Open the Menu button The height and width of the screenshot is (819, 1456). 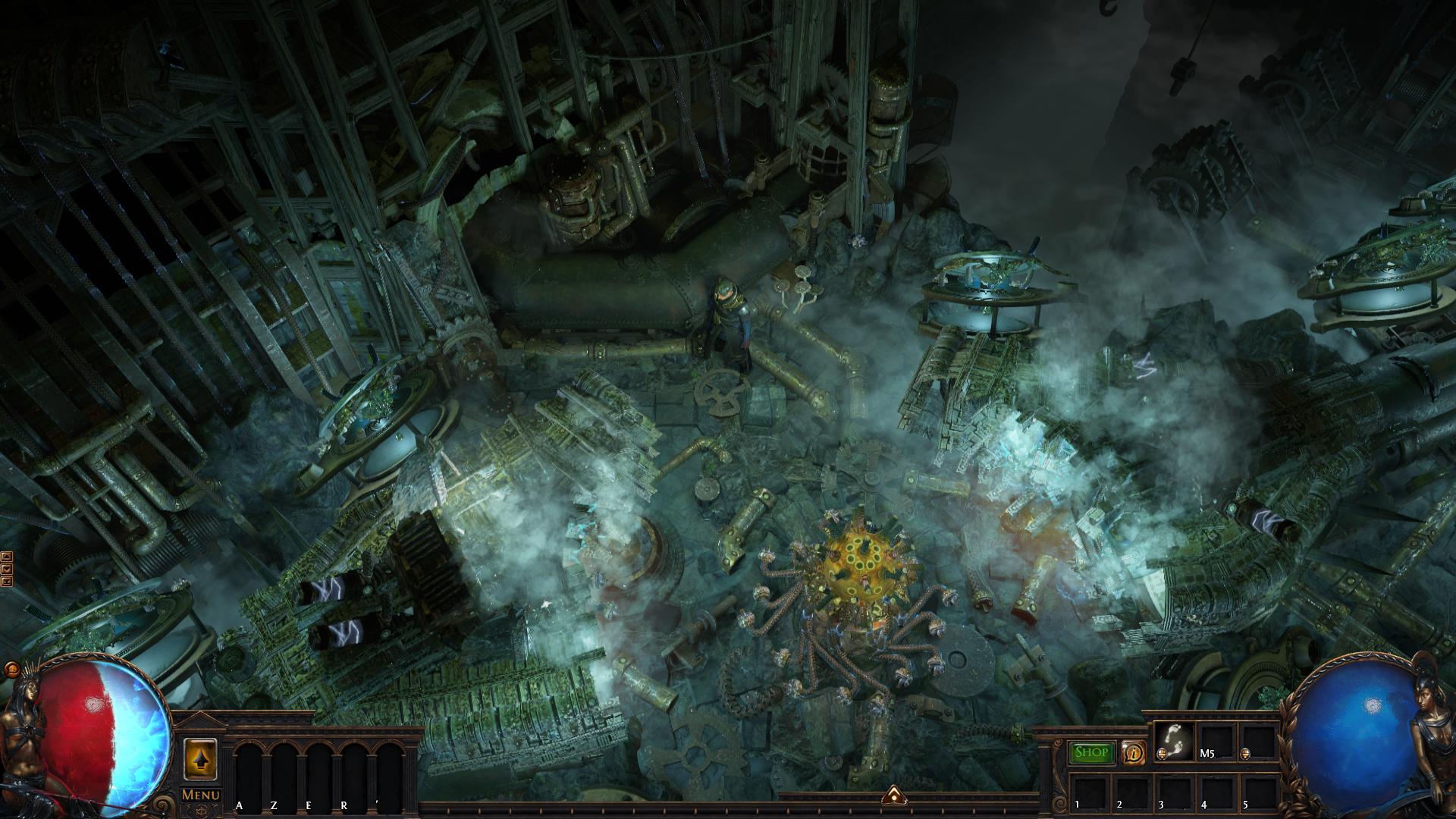pyautogui.click(x=201, y=795)
